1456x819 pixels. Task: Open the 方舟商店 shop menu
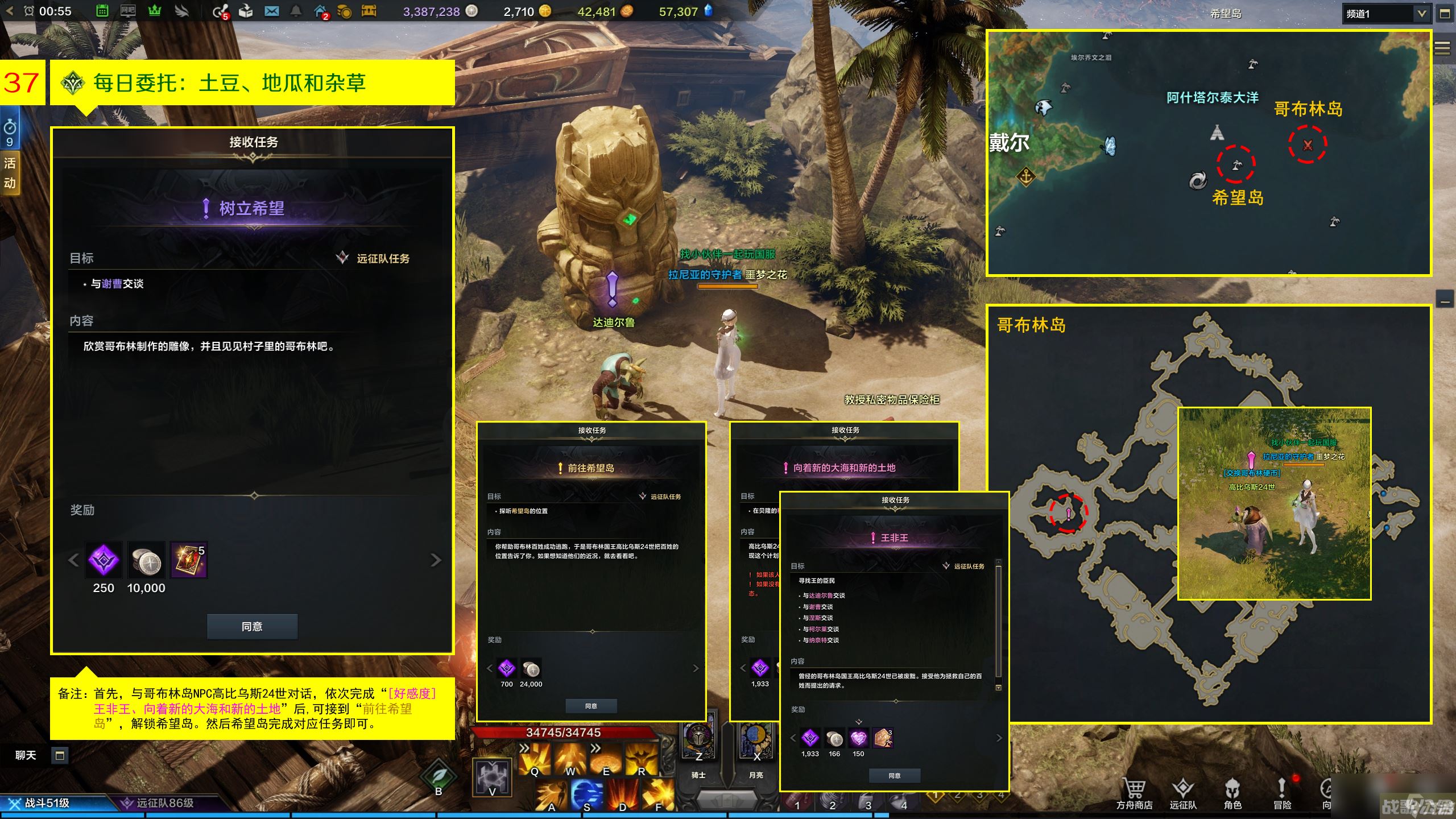(1134, 793)
